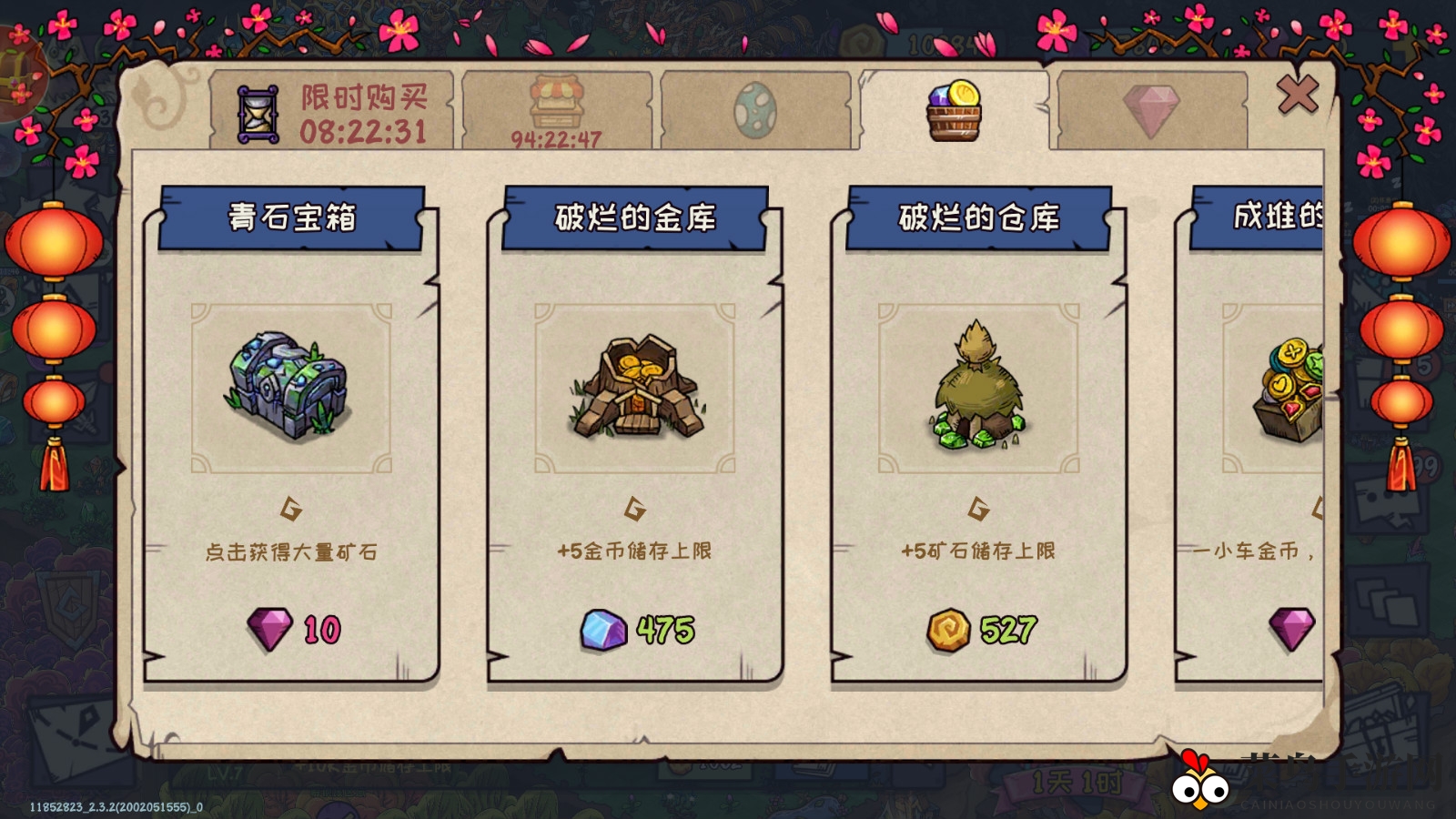The image size is (1456, 819).
Task: Switch to the 限时购买 tab
Action: 337,107
